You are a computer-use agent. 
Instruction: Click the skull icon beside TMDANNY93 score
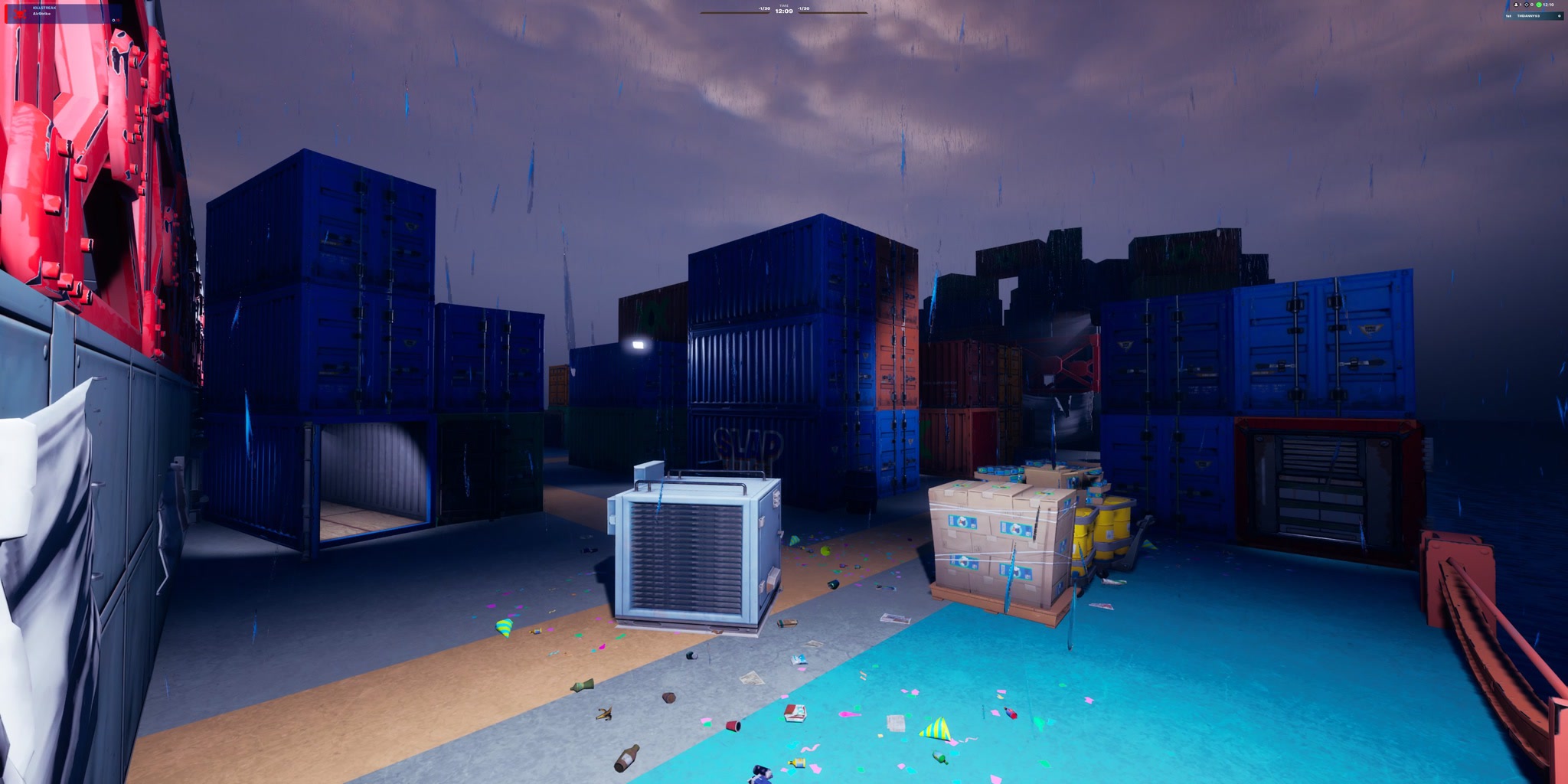[1560, 16]
